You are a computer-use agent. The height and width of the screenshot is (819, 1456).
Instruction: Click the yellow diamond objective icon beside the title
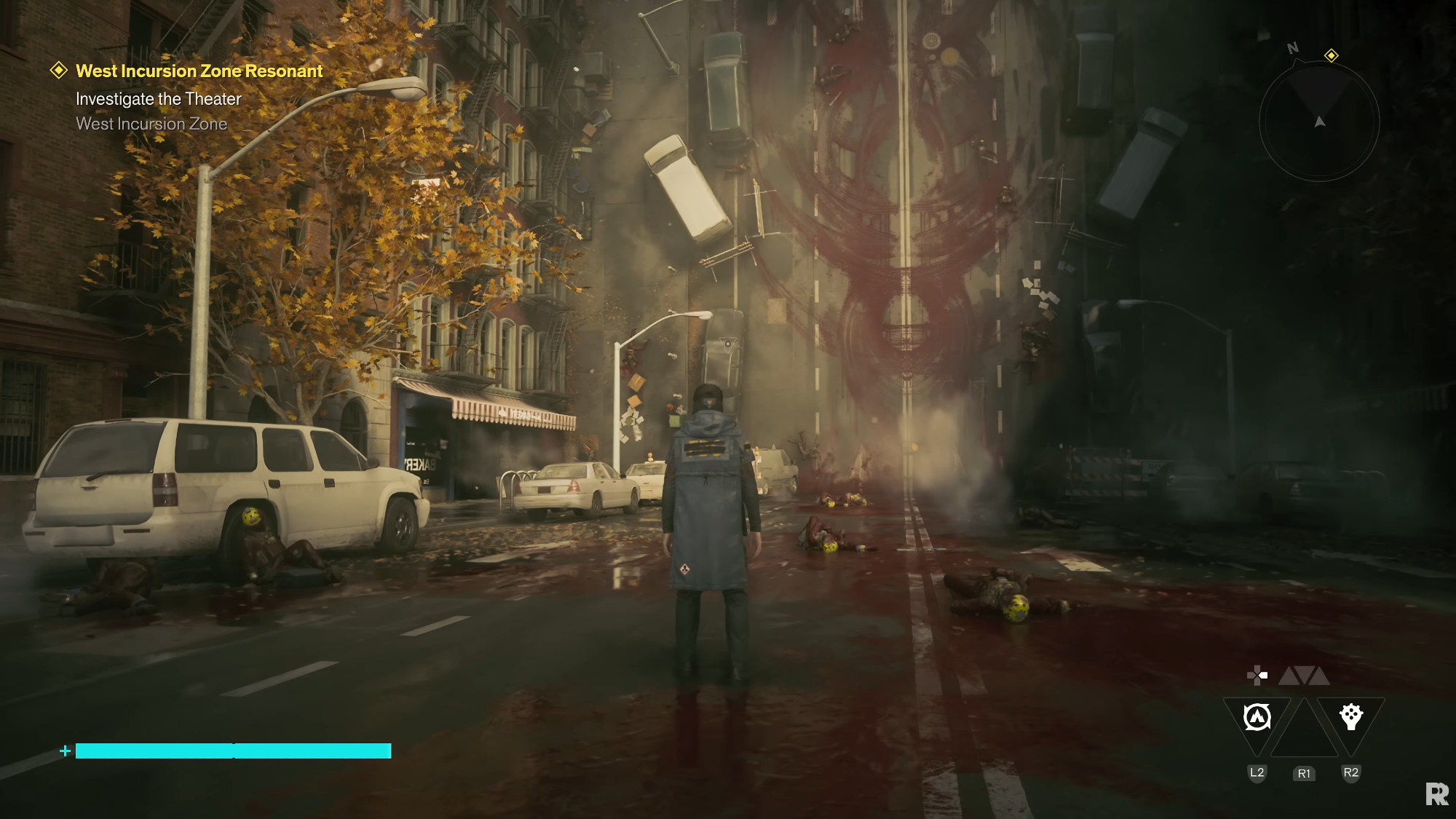coord(58,71)
